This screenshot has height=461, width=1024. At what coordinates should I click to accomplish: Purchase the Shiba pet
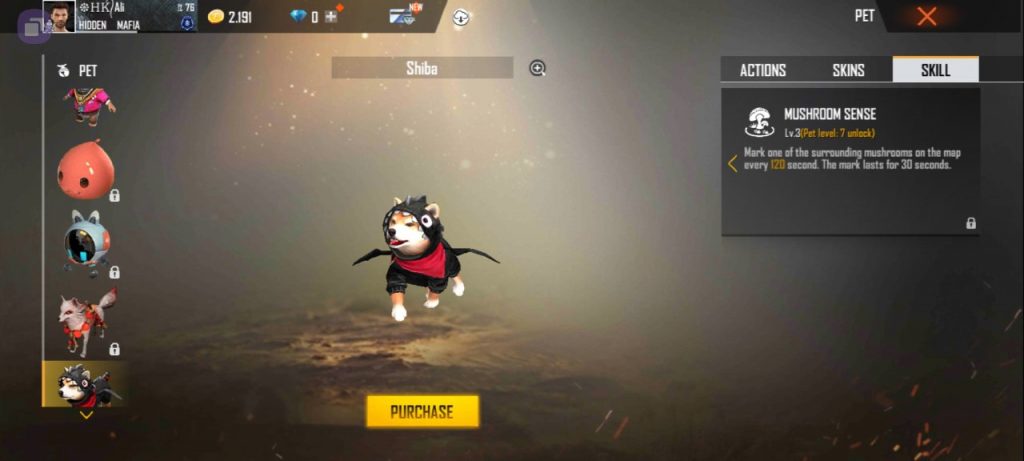422,411
